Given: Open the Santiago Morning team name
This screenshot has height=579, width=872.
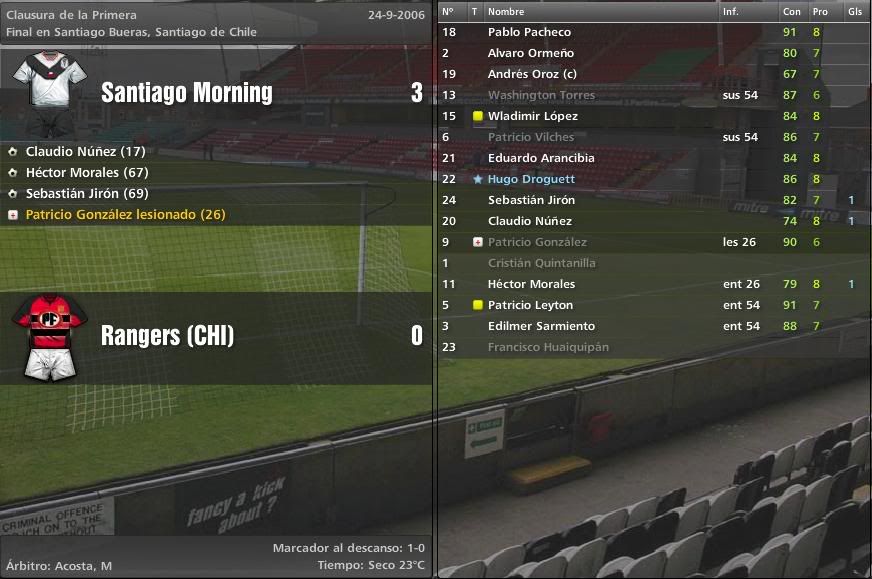Looking at the screenshot, I should [x=187, y=93].
